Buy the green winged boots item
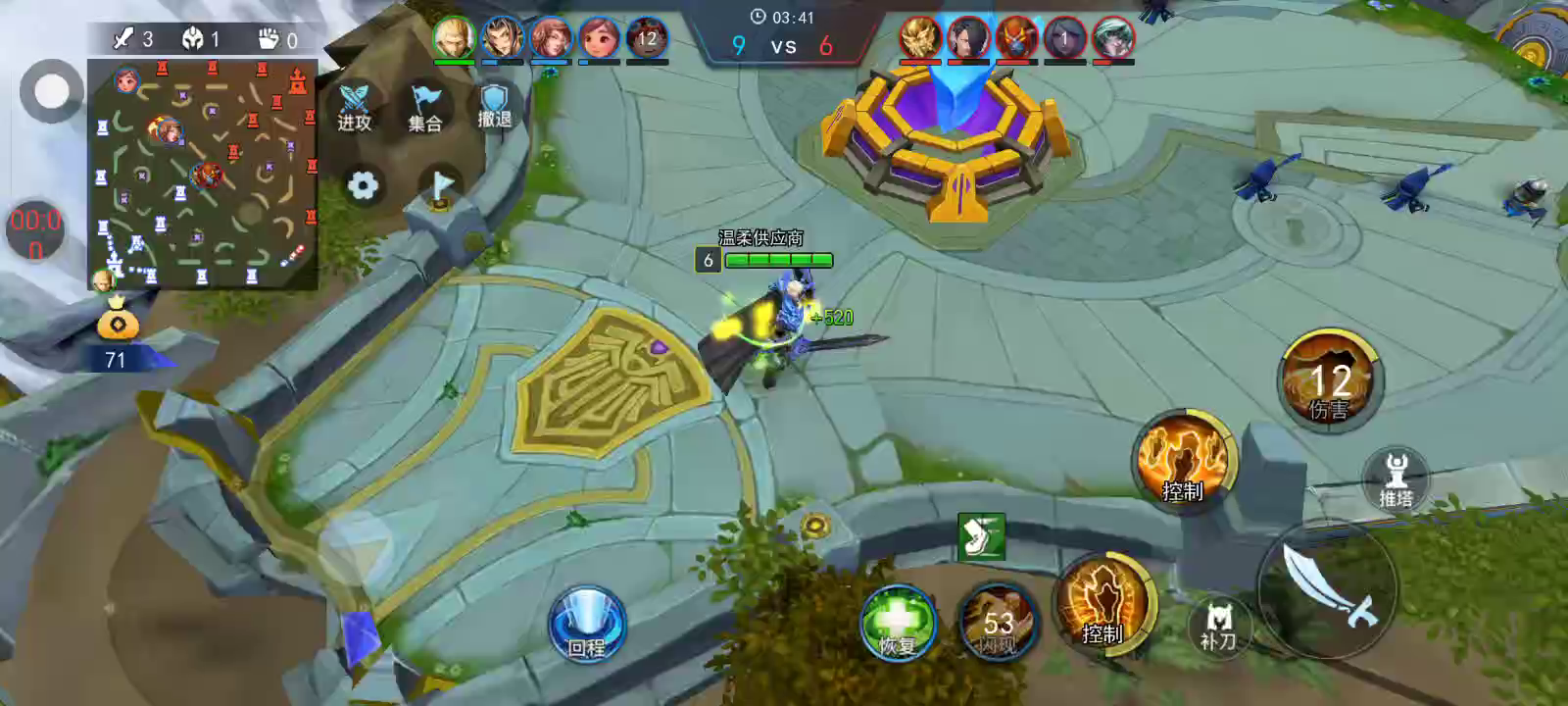 [x=981, y=536]
